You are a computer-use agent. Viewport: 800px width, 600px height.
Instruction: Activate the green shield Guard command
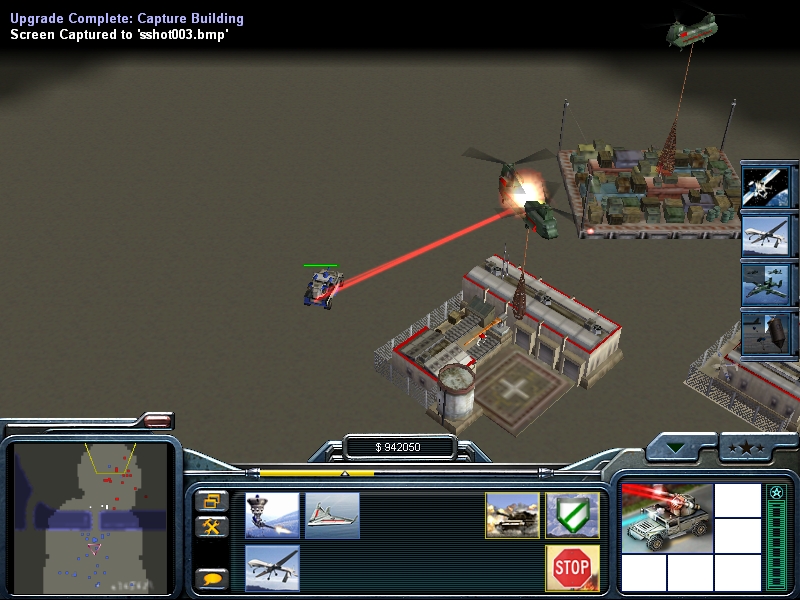[572, 516]
